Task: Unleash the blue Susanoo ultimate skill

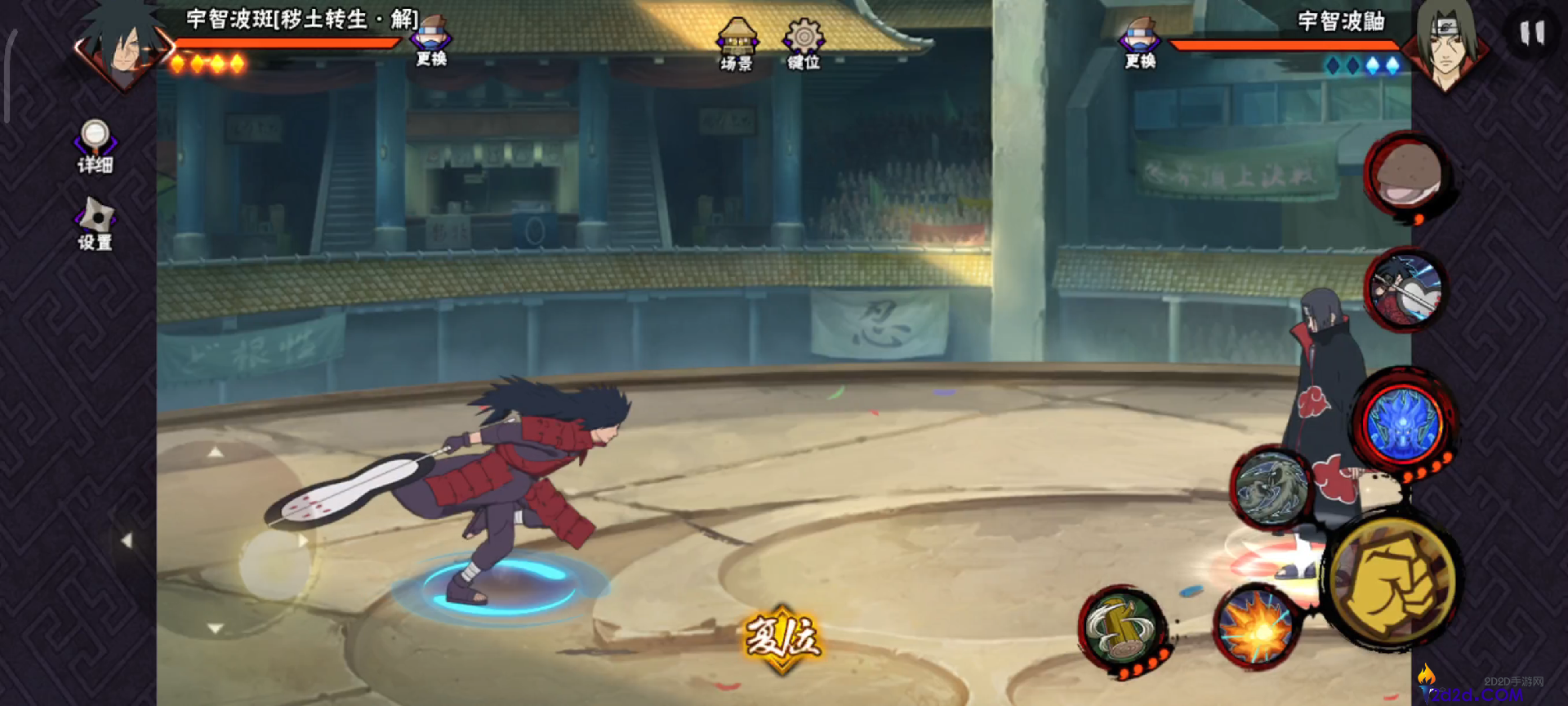Action: coord(1403,423)
